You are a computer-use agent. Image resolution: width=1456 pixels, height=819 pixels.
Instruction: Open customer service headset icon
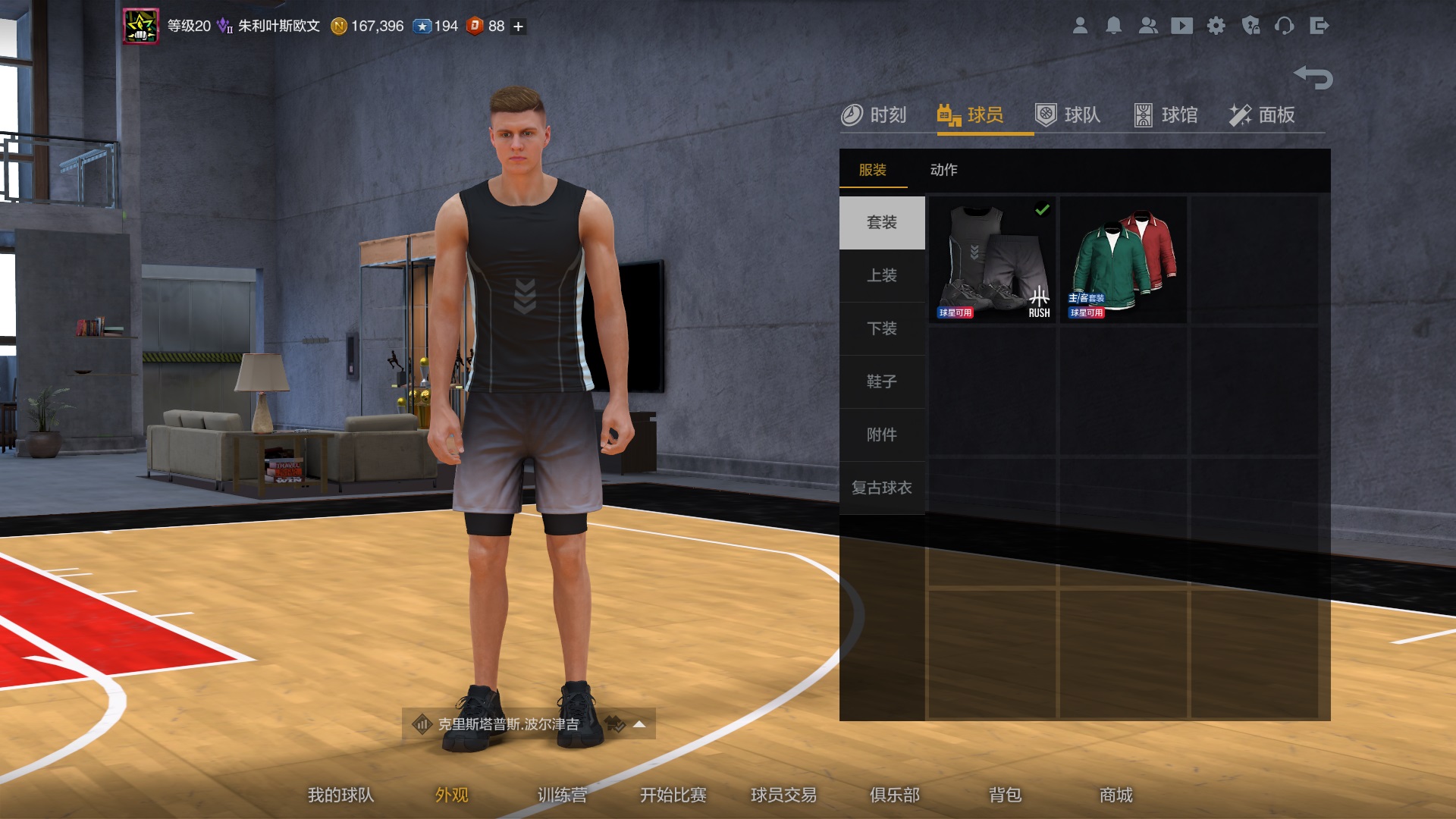pos(1286,26)
